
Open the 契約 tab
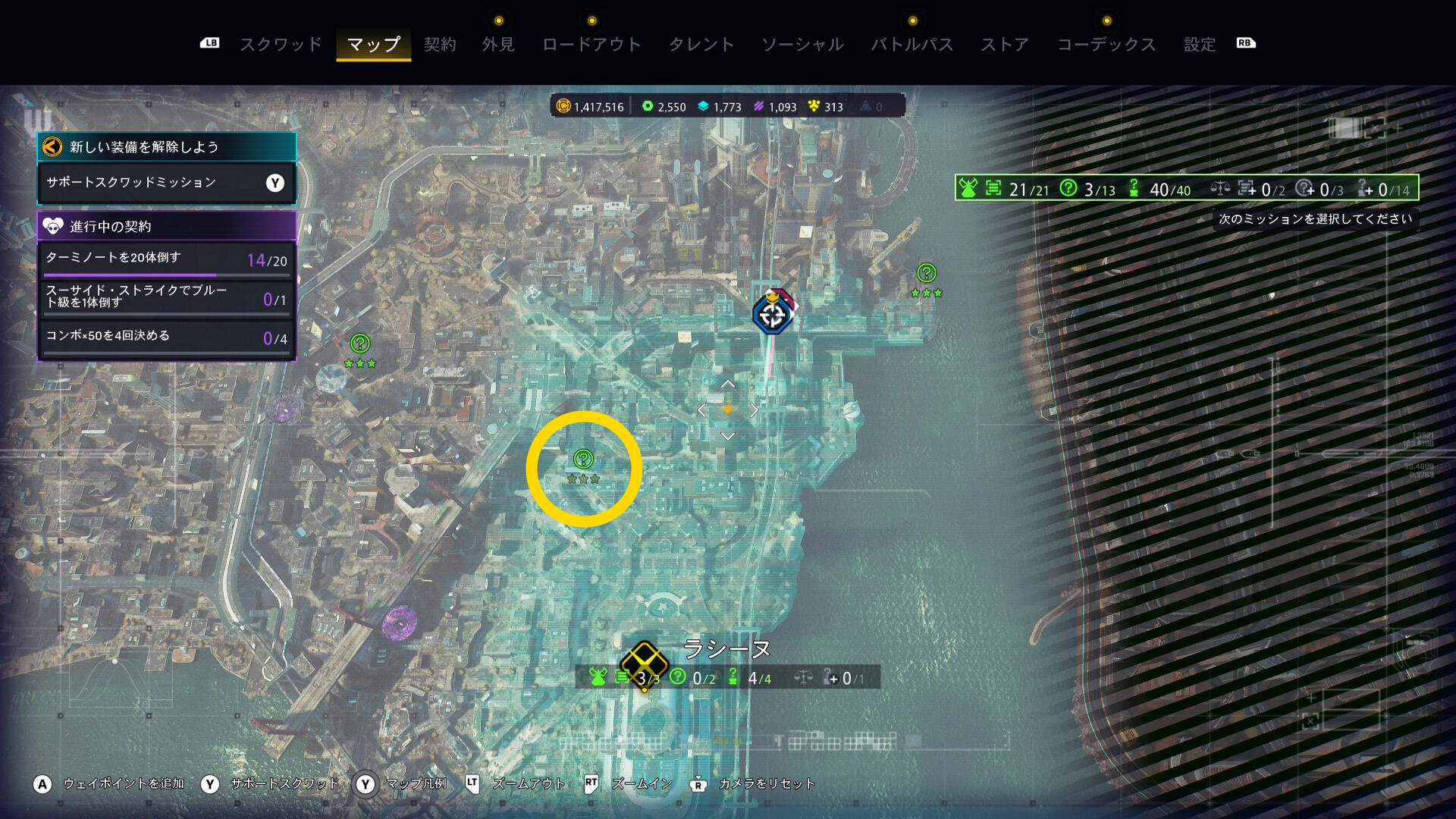[x=440, y=44]
